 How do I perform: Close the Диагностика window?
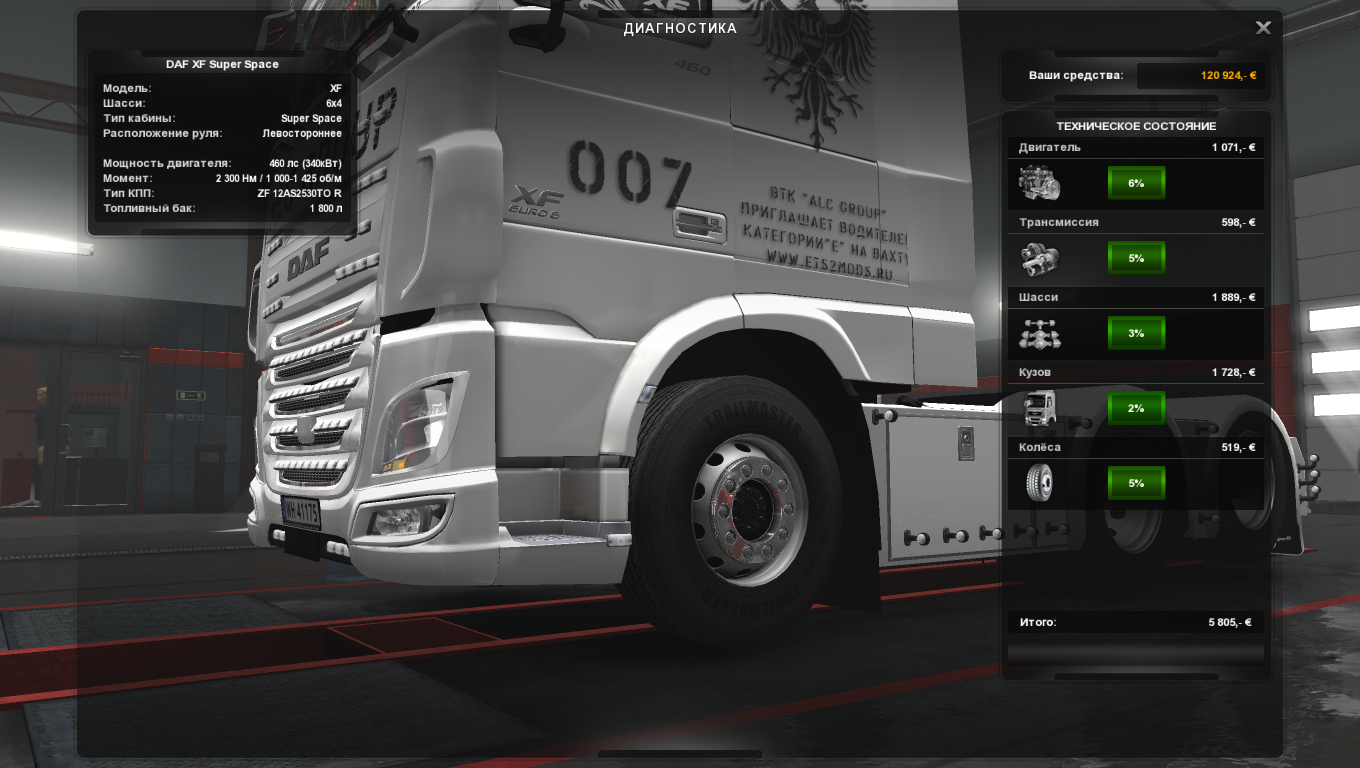(1263, 28)
